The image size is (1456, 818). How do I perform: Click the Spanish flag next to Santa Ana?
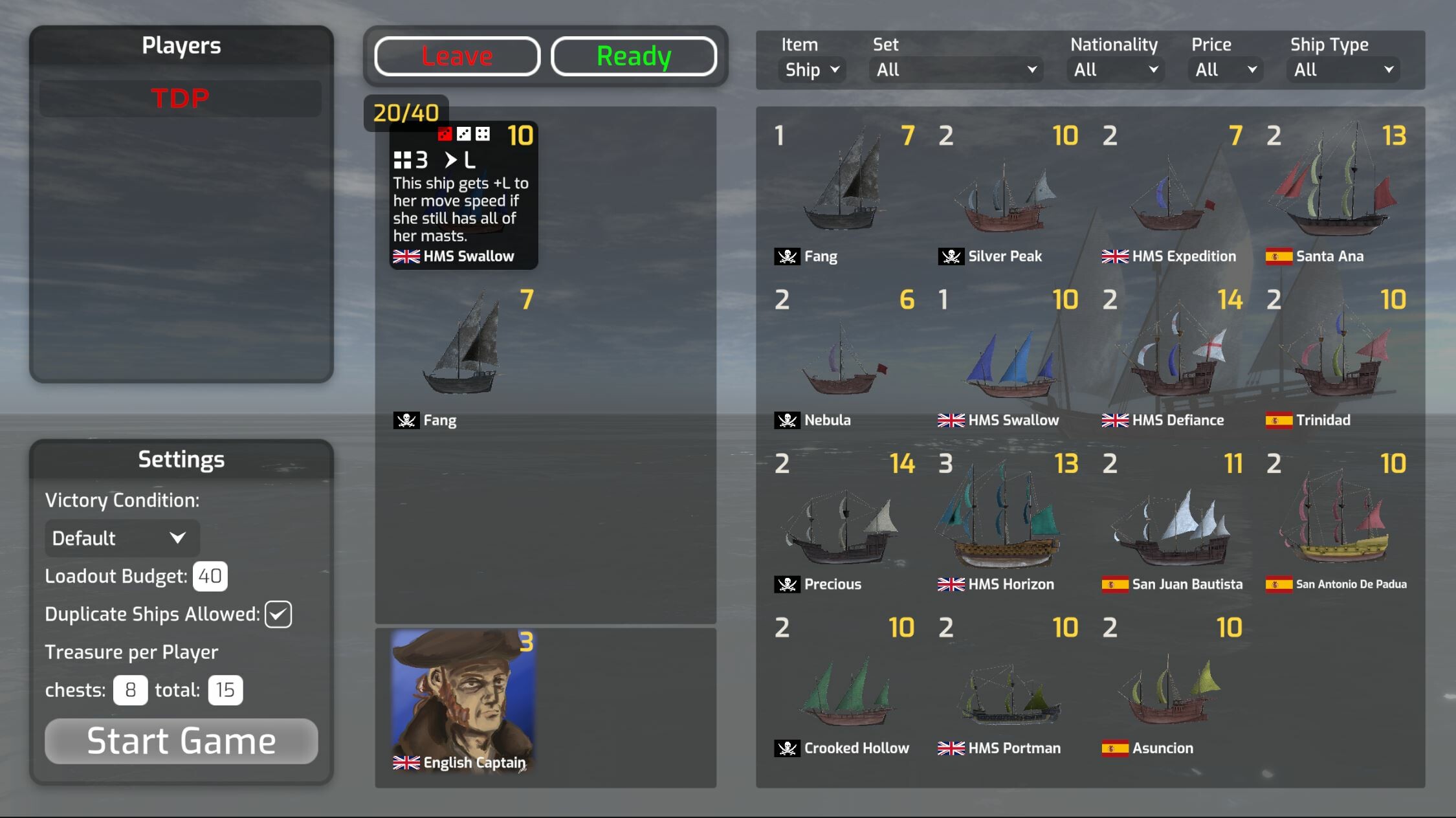point(1278,256)
